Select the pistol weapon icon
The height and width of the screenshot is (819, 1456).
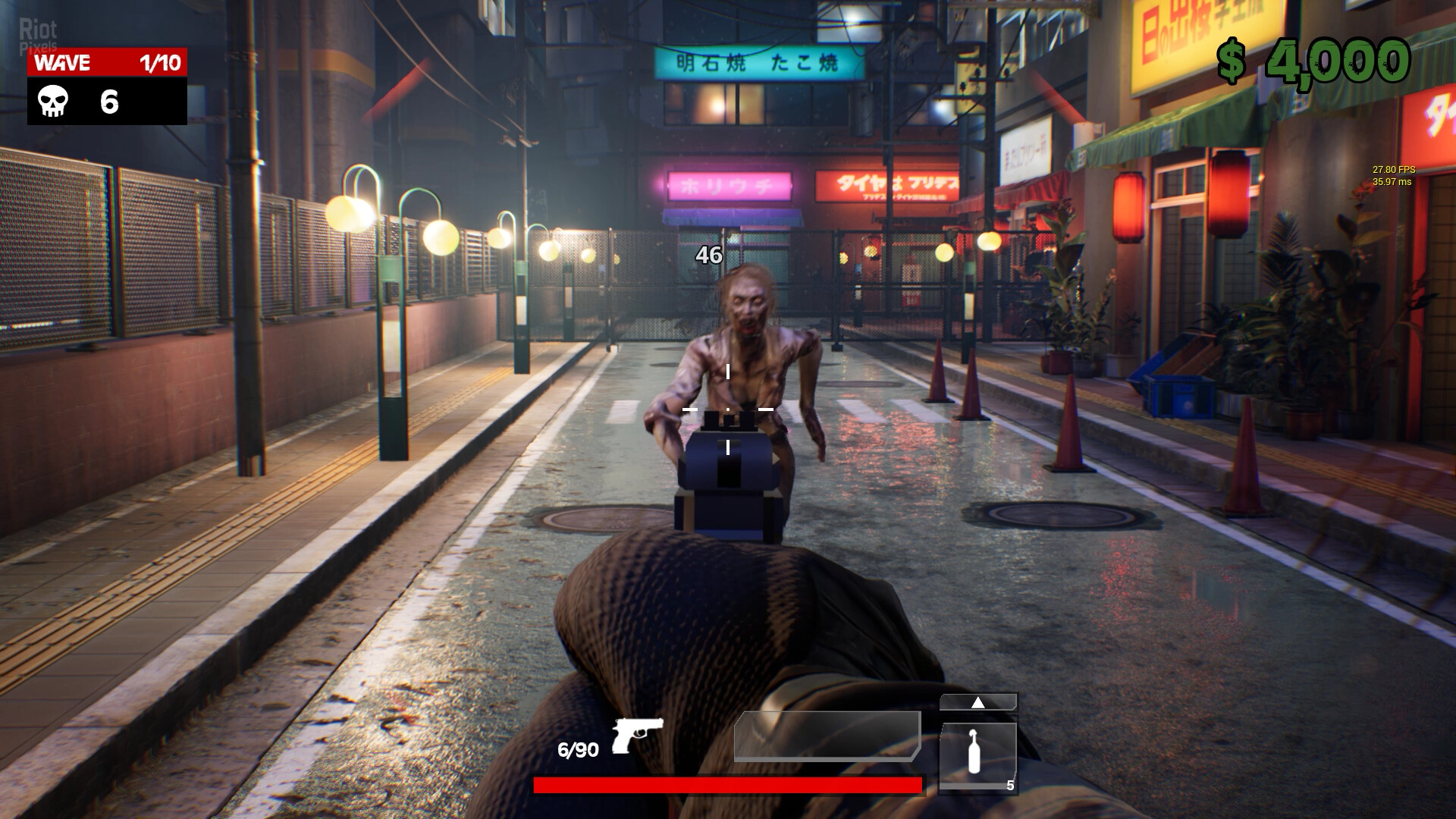pyautogui.click(x=637, y=734)
